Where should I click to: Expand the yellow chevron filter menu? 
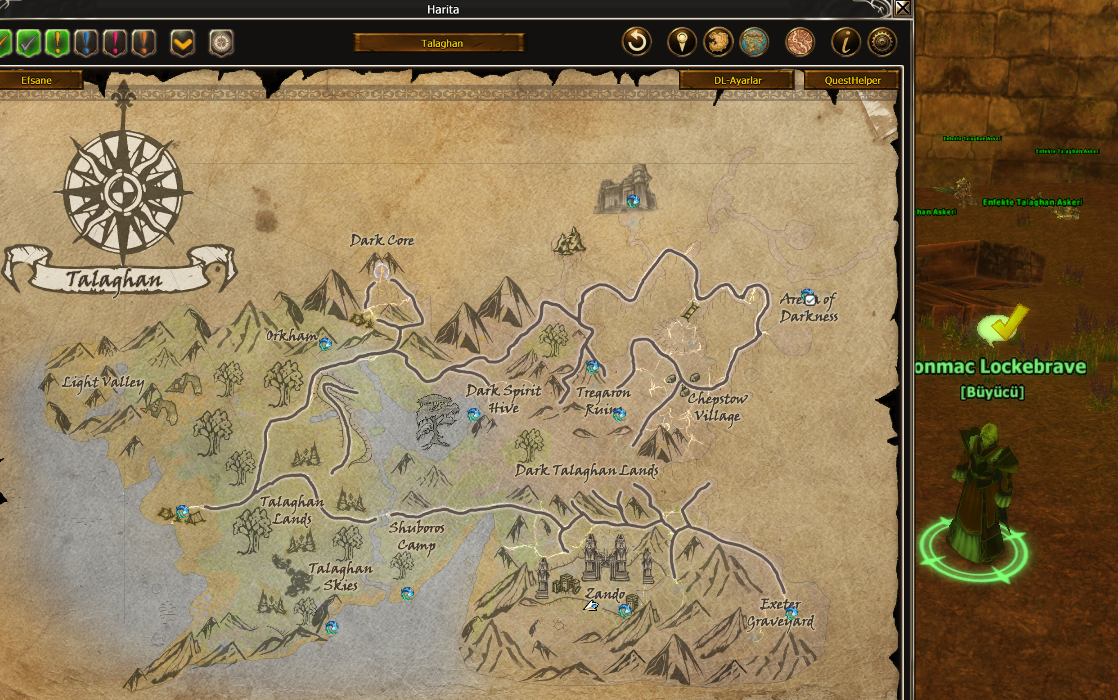tap(182, 43)
